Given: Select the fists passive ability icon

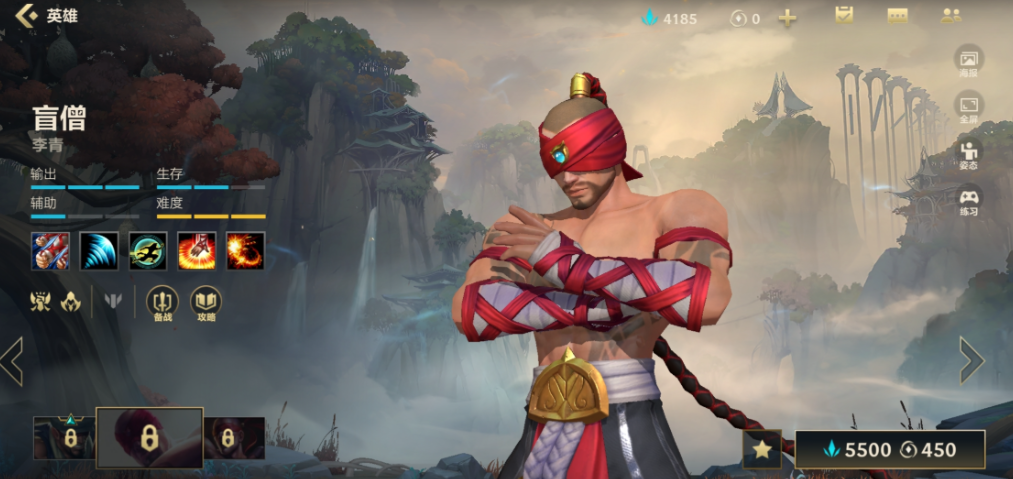Looking at the screenshot, I should pos(50,250).
